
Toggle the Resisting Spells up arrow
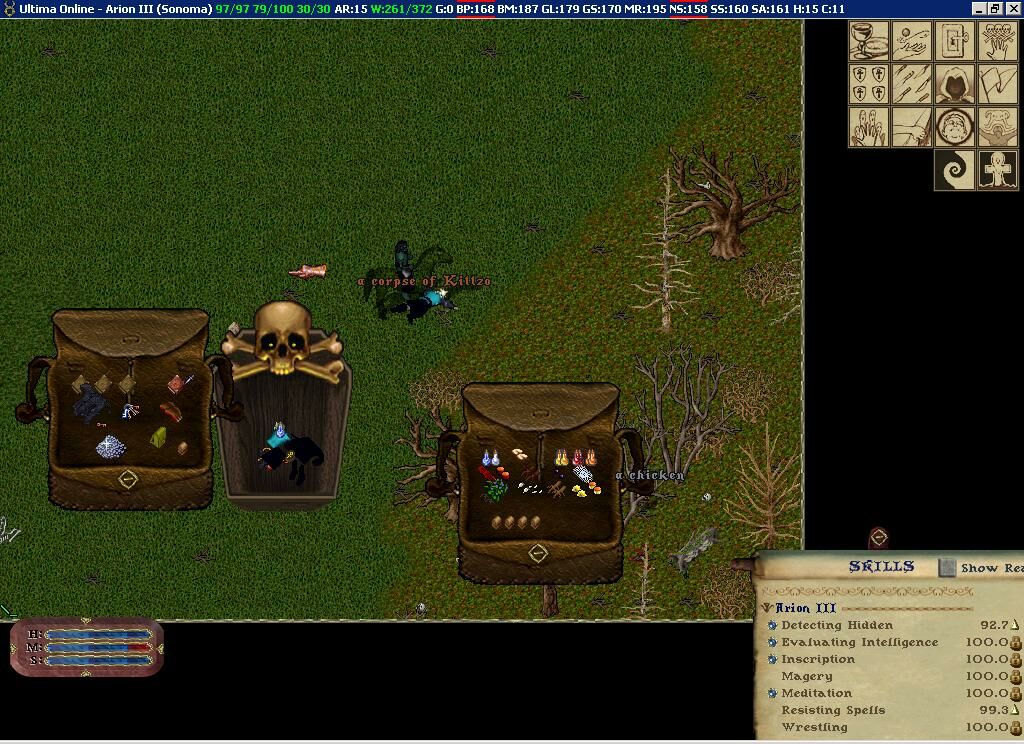1016,710
